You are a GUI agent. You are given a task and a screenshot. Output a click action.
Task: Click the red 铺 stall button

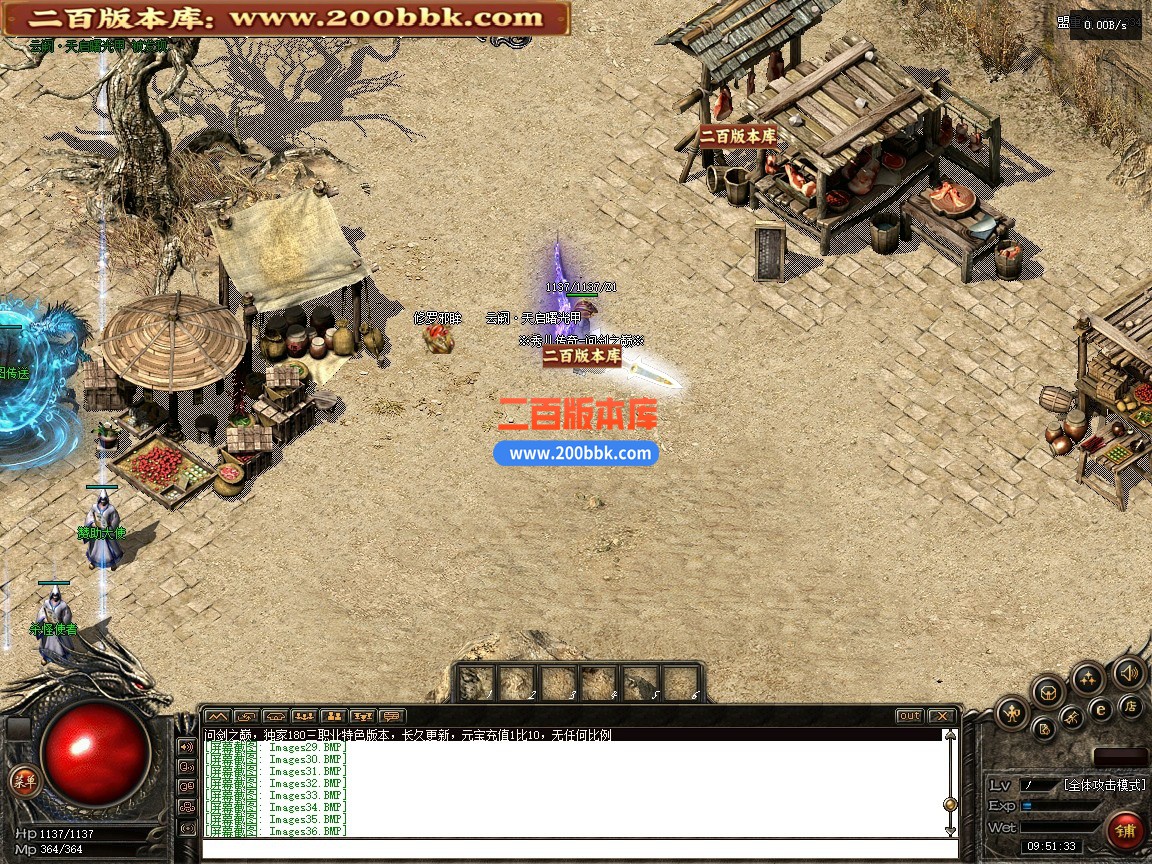(x=1126, y=830)
